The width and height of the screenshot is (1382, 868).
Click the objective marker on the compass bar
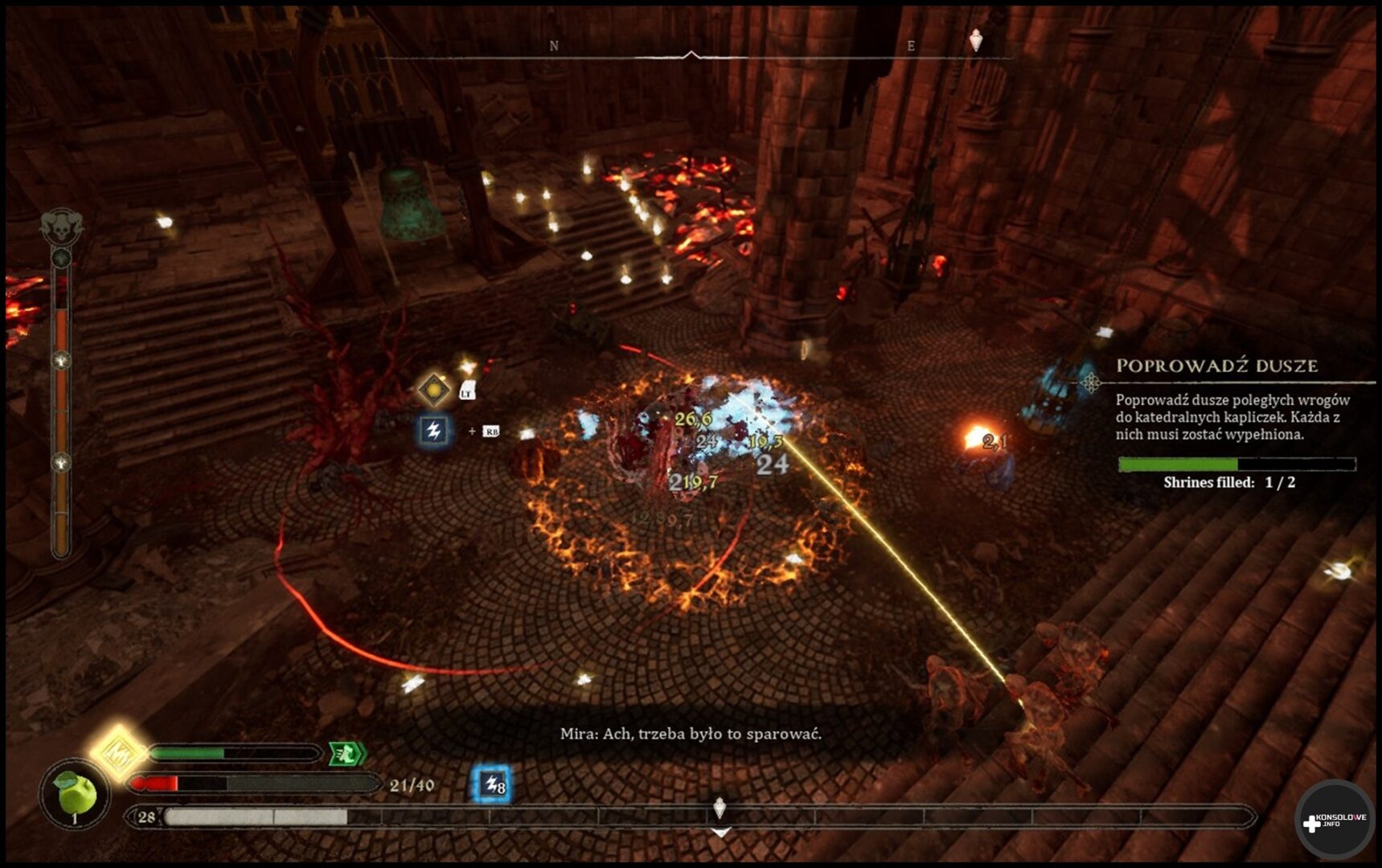coord(976,40)
